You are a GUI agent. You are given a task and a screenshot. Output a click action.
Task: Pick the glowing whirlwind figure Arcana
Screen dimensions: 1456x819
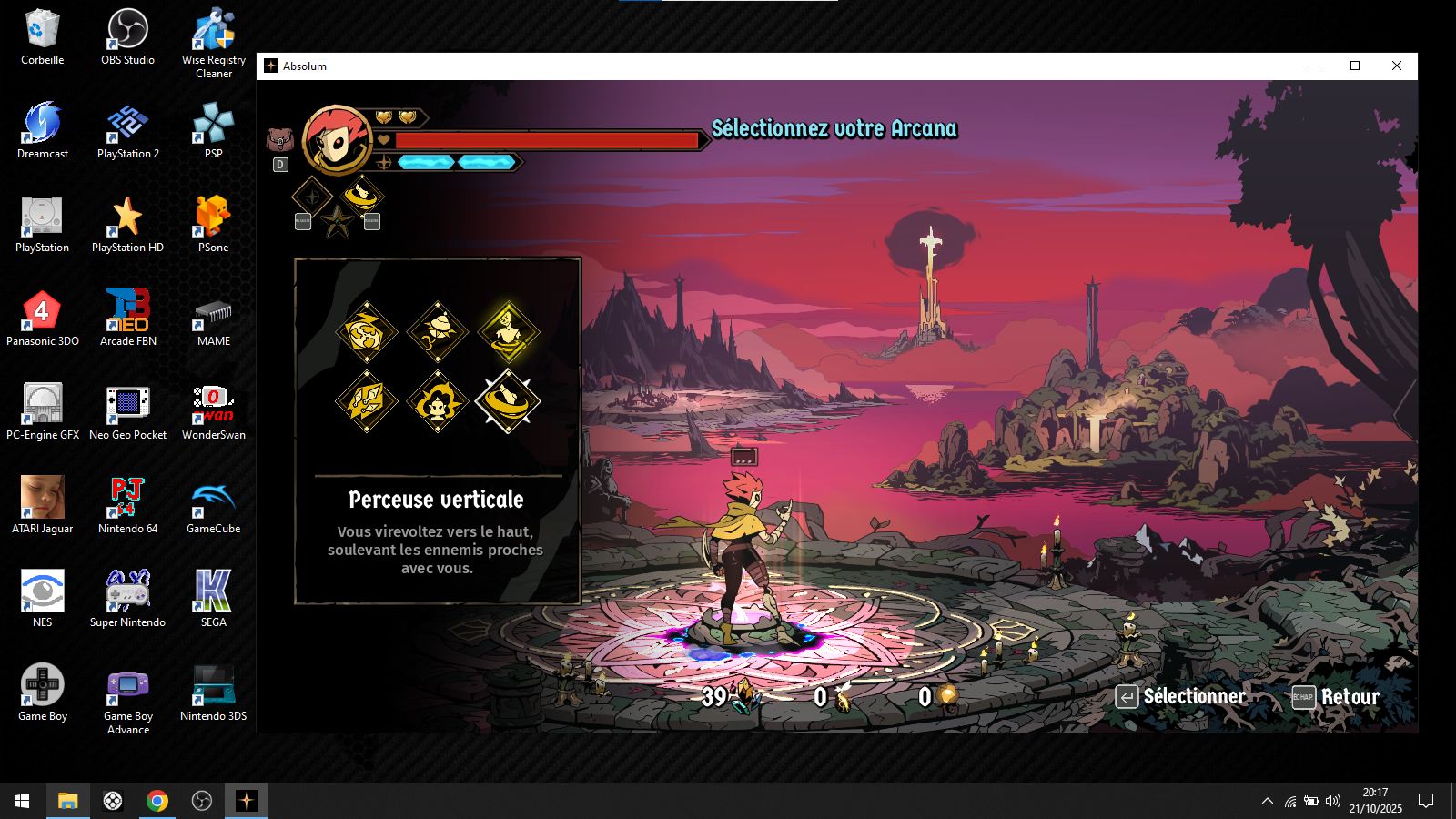[508, 332]
